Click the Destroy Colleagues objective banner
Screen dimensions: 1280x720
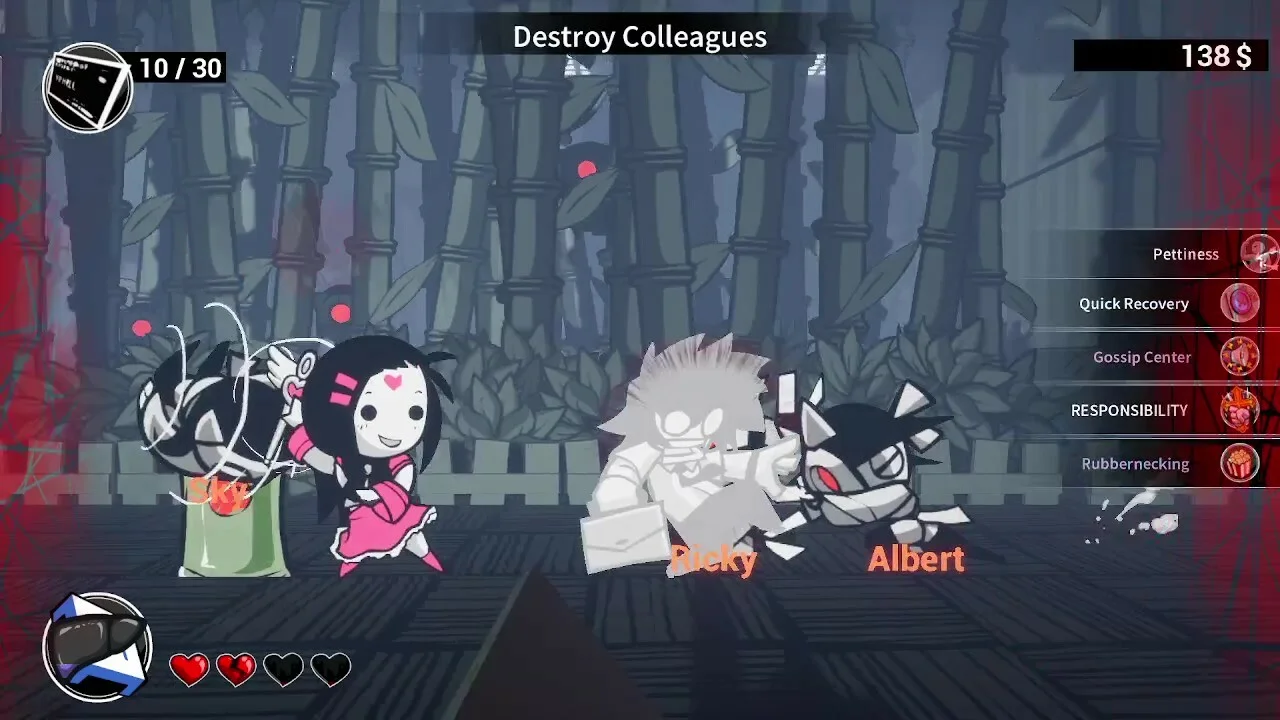click(639, 37)
